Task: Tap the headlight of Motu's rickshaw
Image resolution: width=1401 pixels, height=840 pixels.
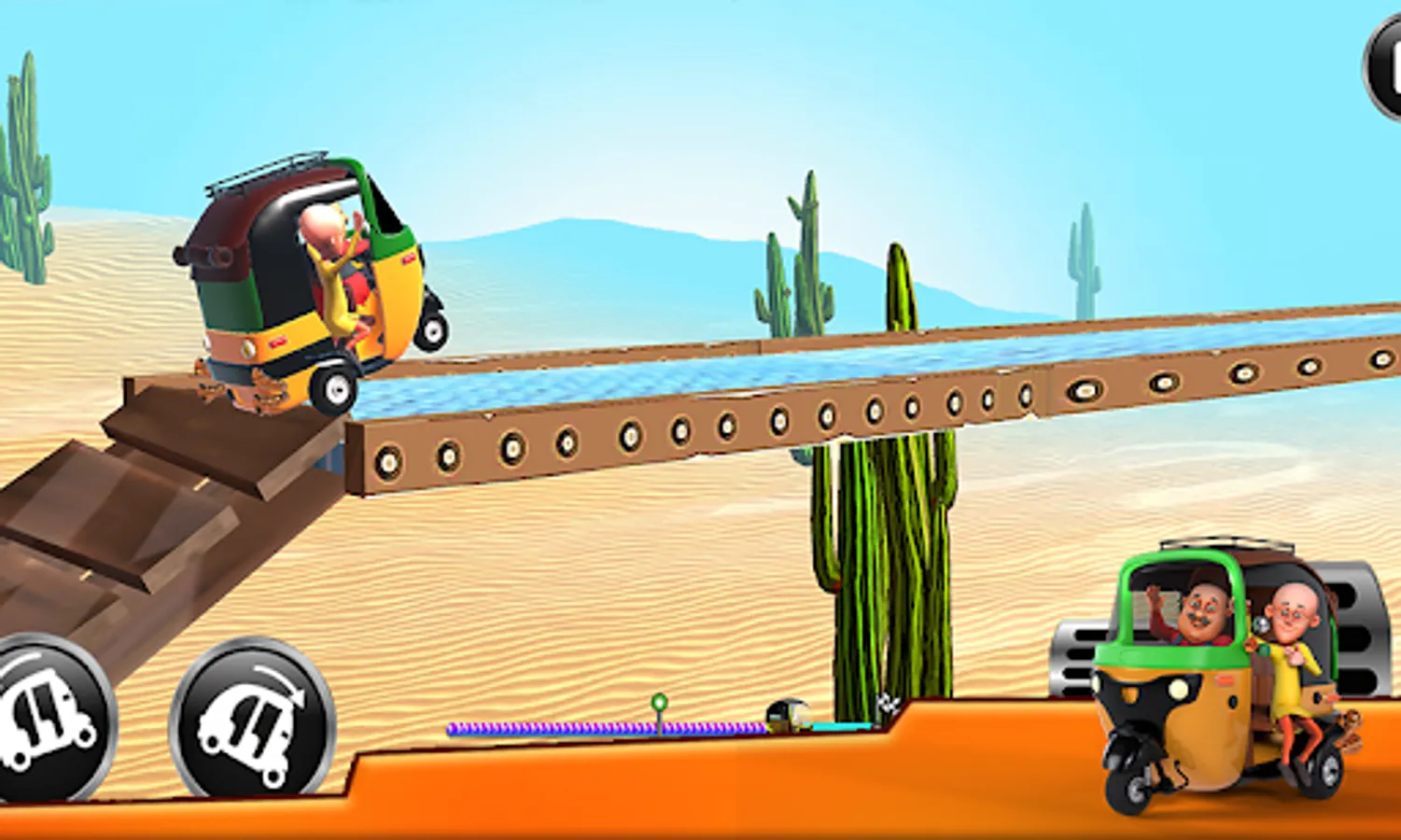Action: click(1176, 688)
